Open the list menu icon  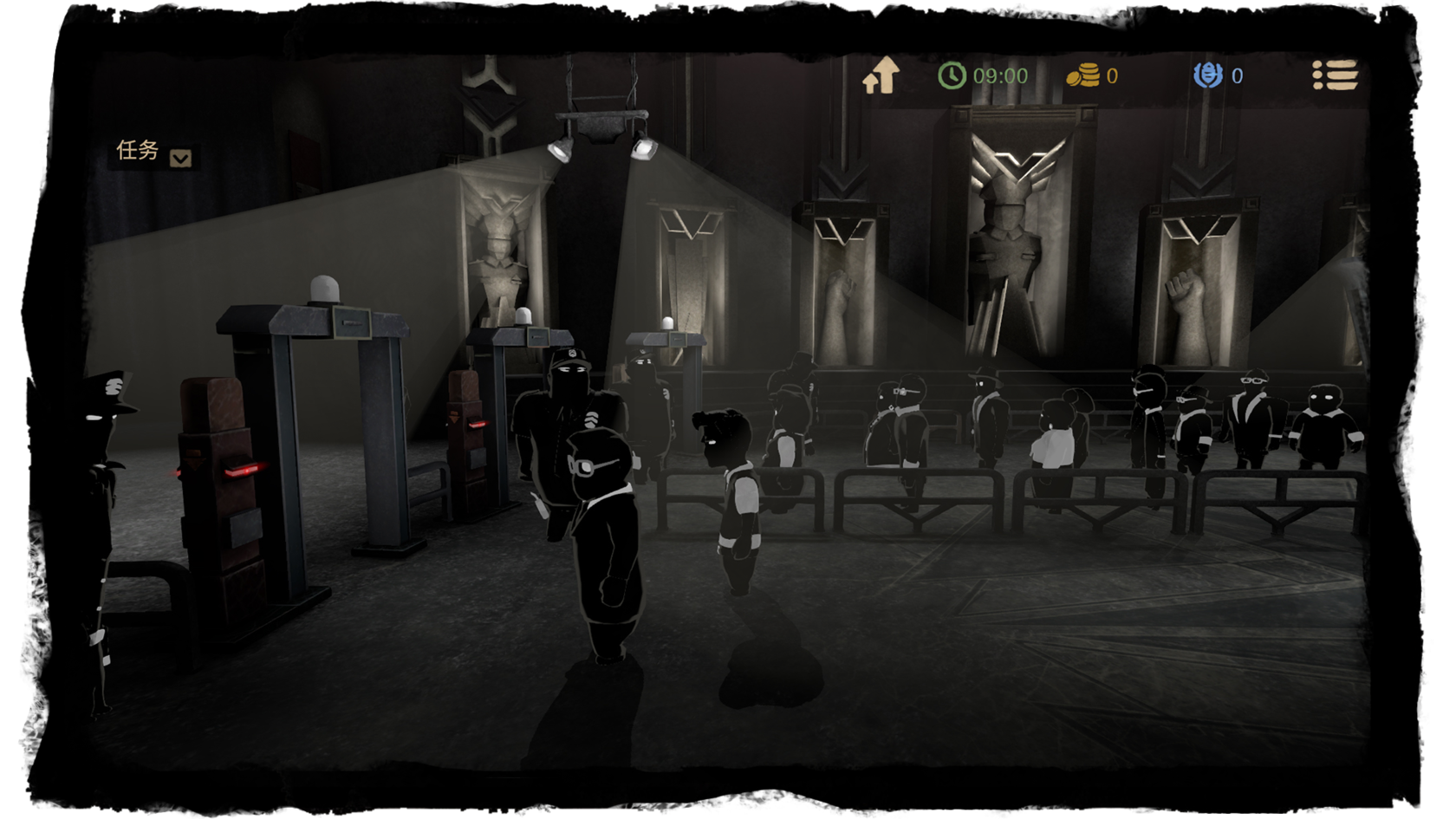(x=1335, y=75)
